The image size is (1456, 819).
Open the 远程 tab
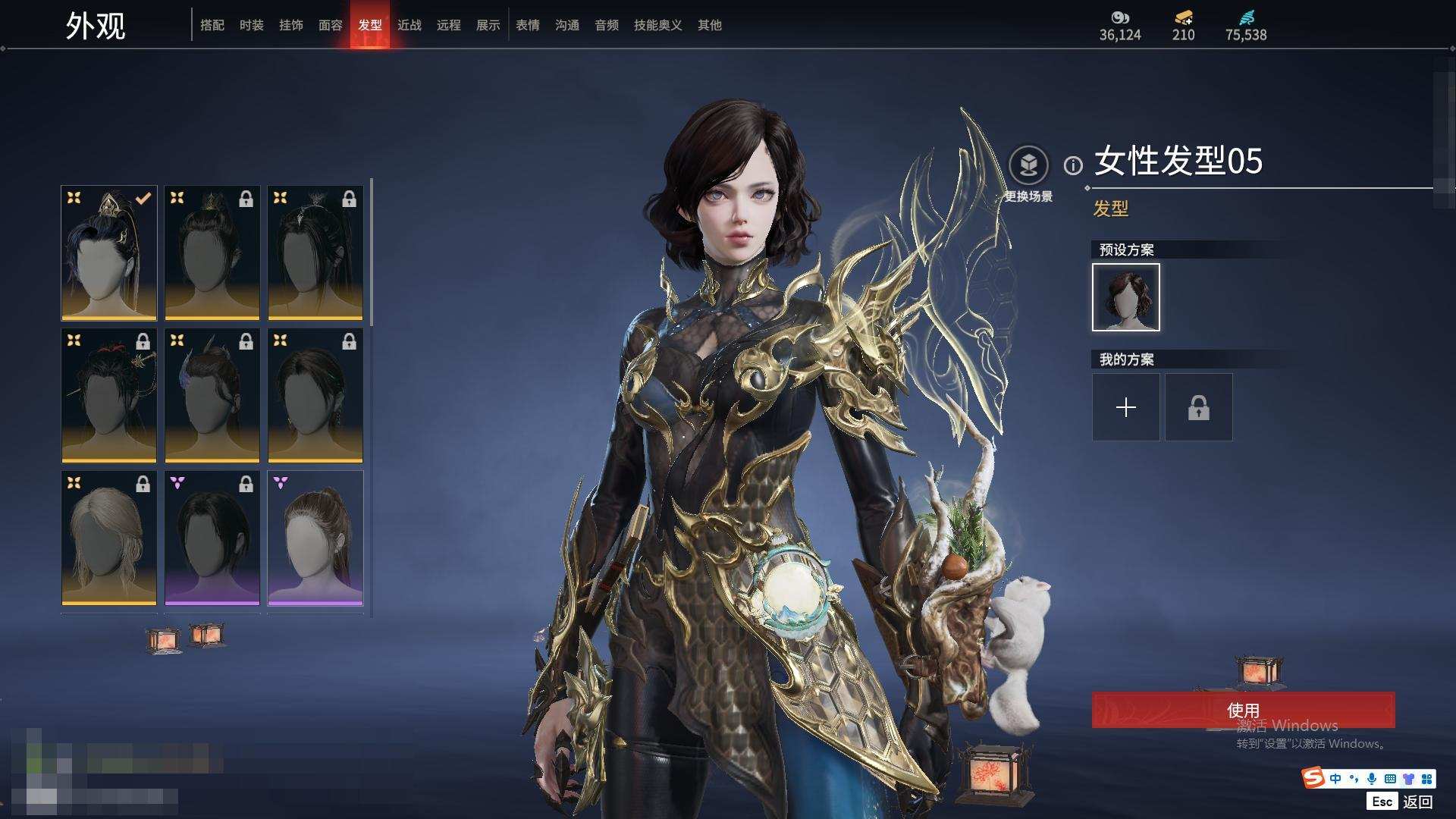[449, 25]
